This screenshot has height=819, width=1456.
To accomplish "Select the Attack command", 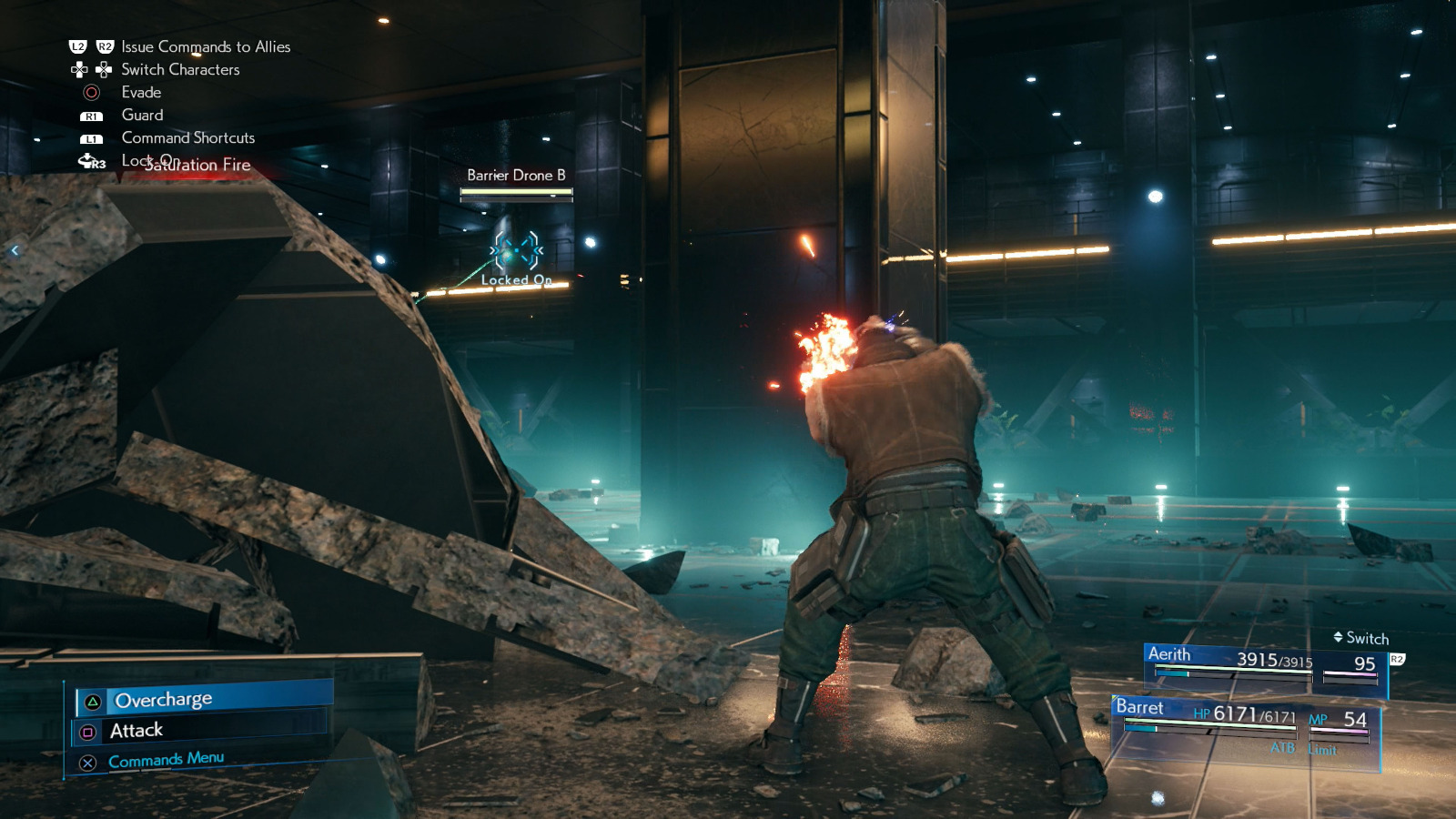I will point(136,730).
